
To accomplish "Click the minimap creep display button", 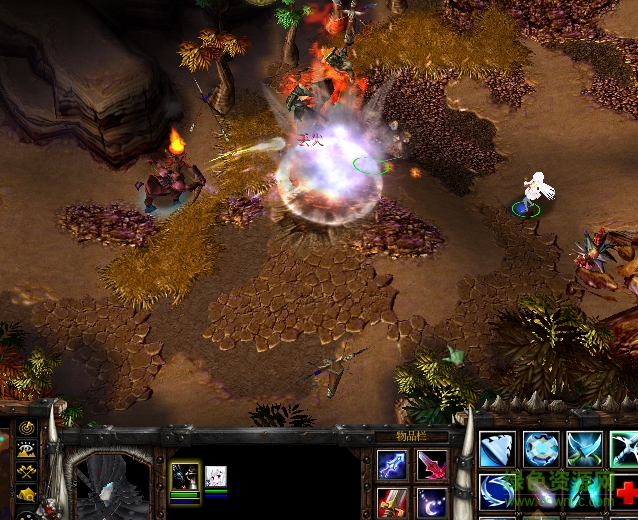I will point(26,493).
